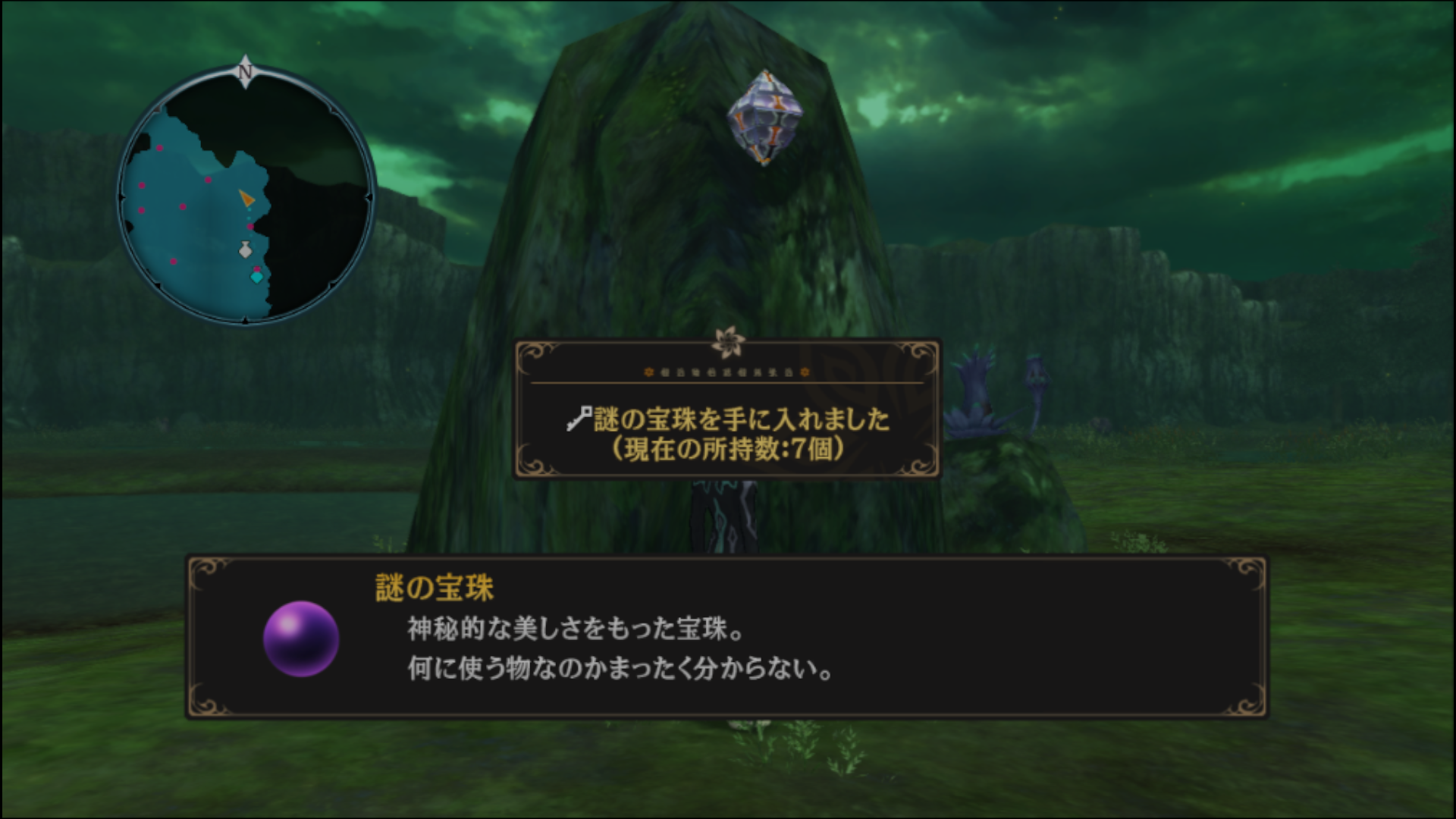Click the compass N marker on the minimap
Viewport: 1456px width, 819px height.
246,71
